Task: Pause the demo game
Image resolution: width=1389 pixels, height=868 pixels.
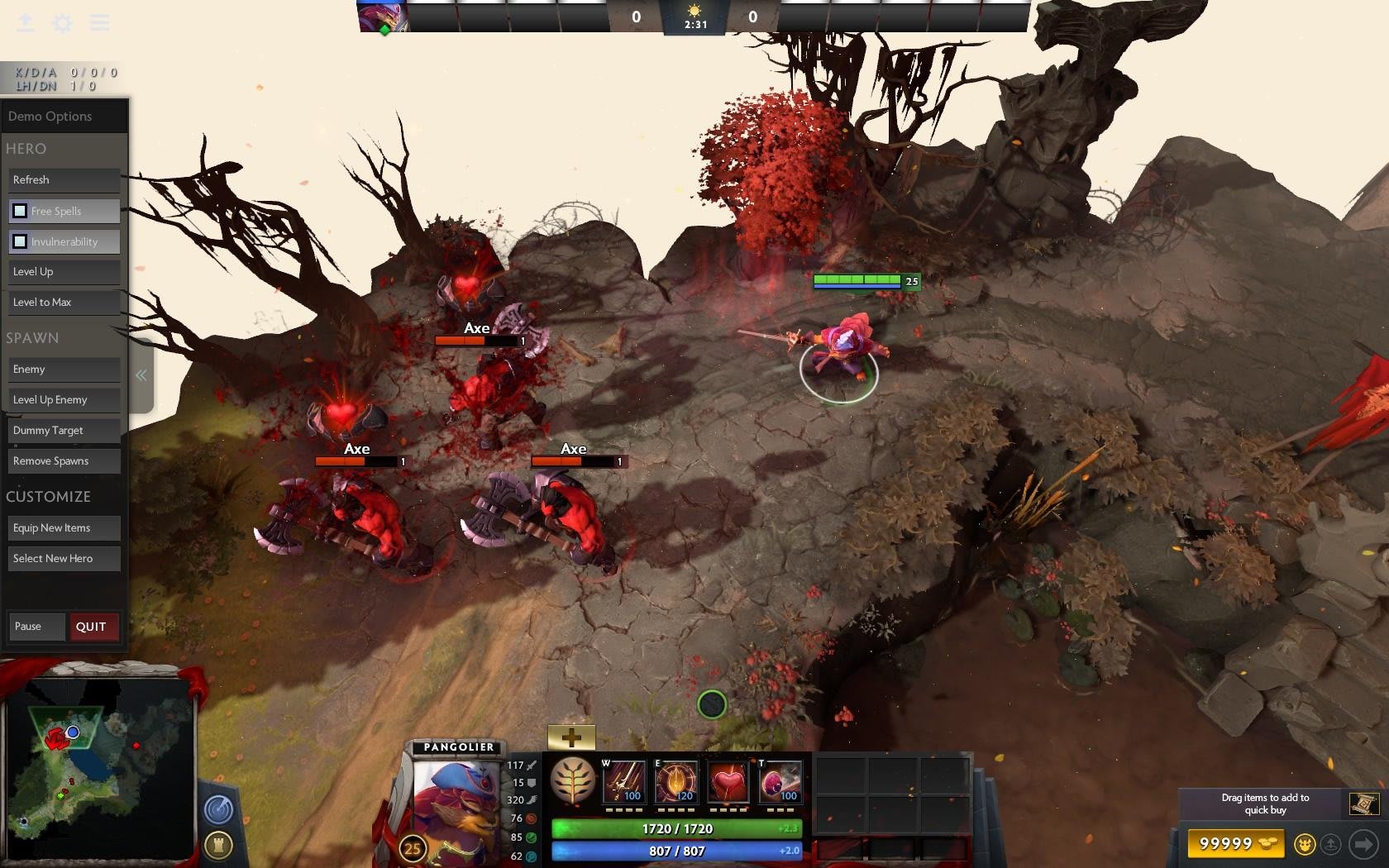Action: pos(36,627)
